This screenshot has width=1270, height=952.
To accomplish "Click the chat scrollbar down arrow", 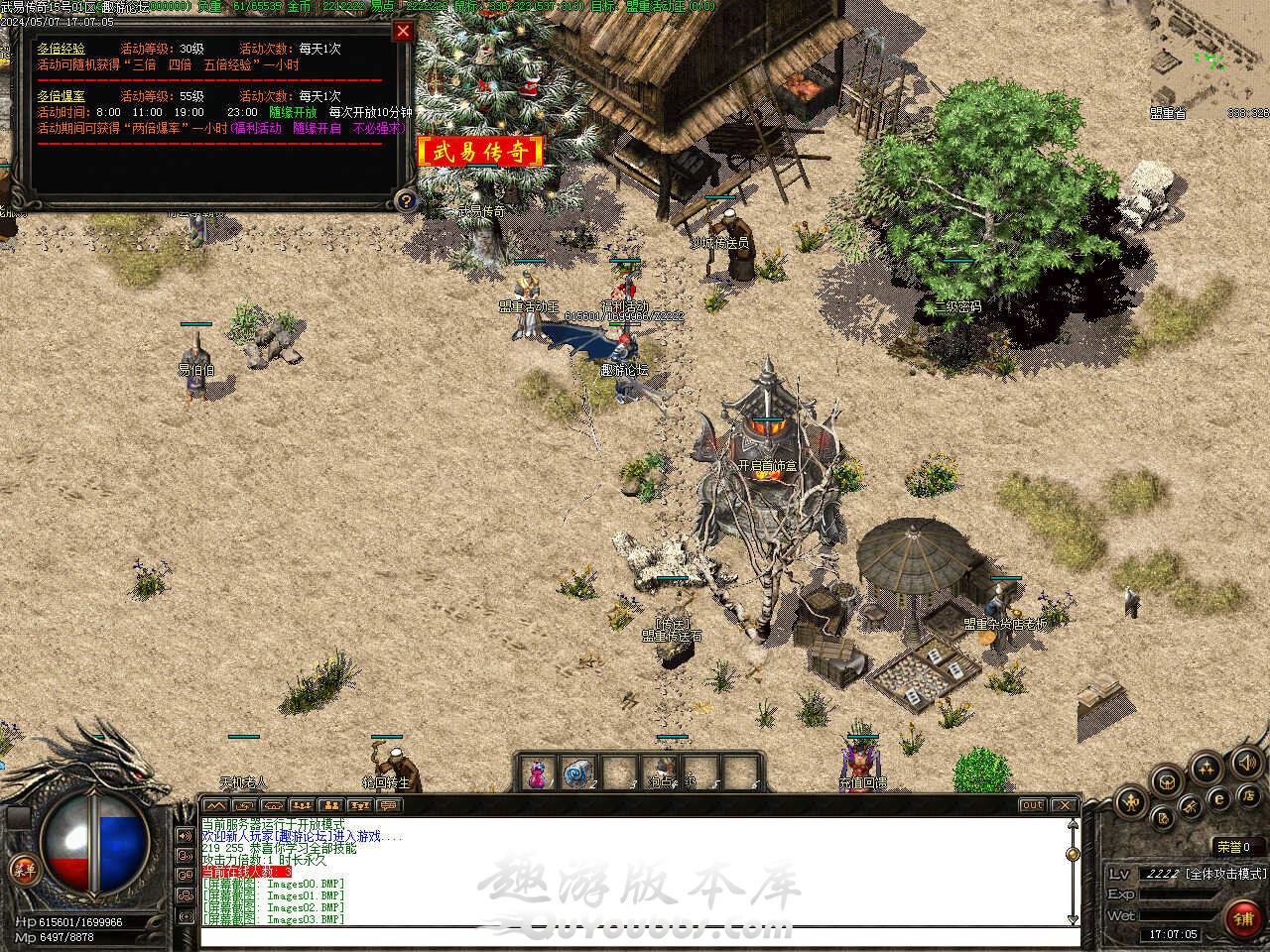I will tap(1073, 919).
